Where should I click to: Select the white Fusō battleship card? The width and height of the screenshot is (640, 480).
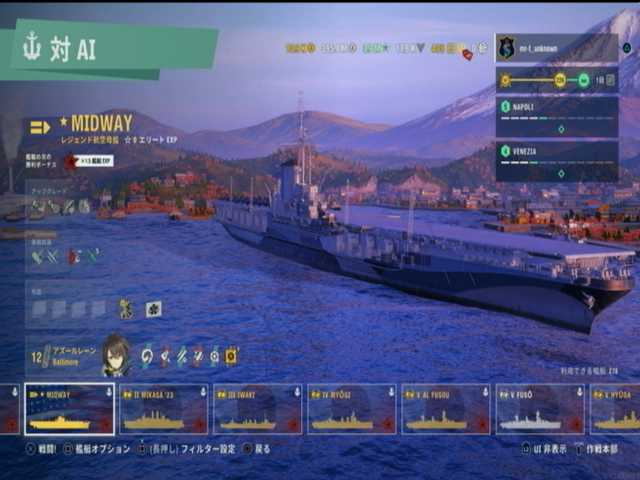click(539, 409)
